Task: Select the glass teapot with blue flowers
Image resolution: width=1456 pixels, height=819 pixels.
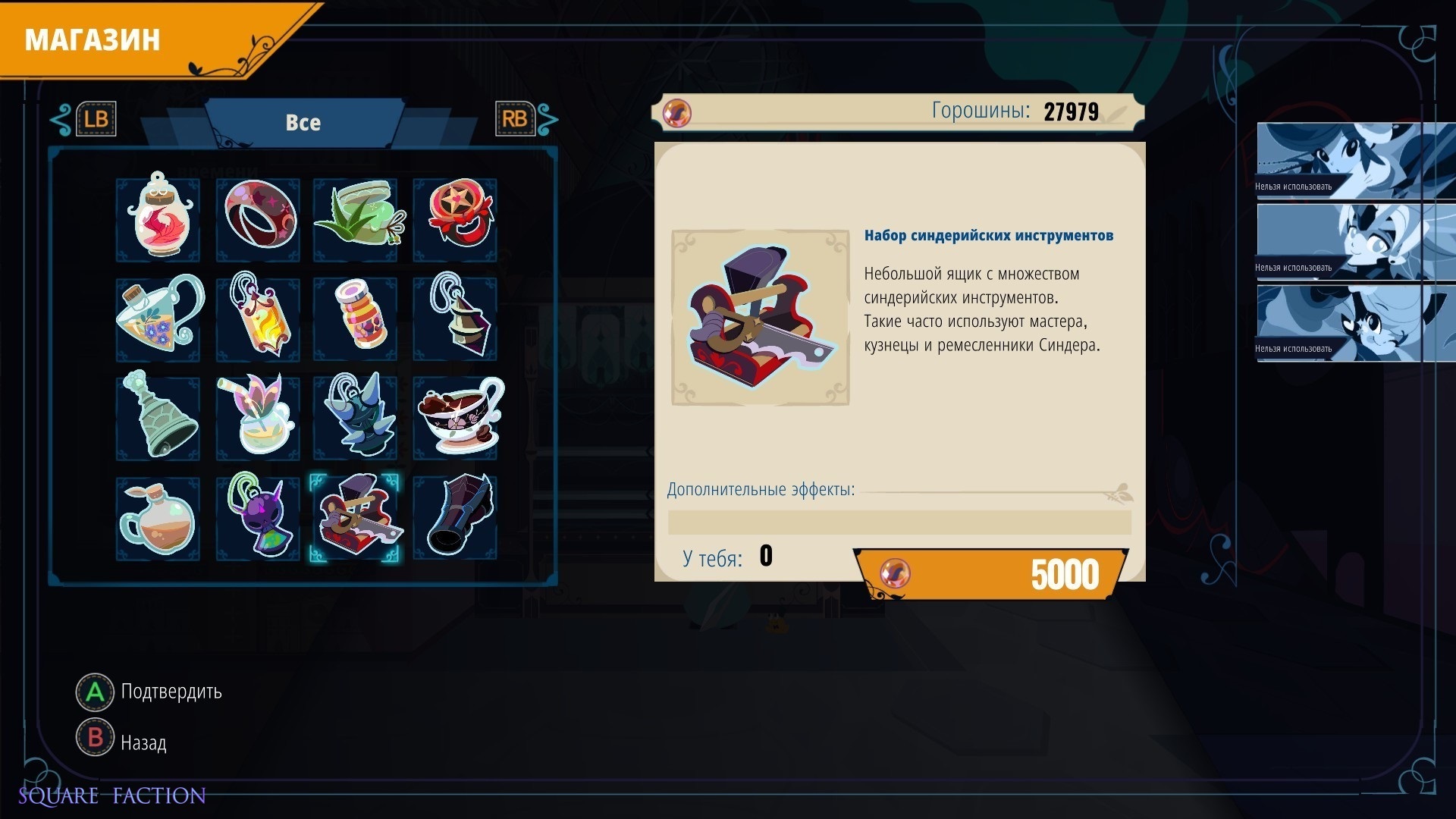Action: [158, 318]
